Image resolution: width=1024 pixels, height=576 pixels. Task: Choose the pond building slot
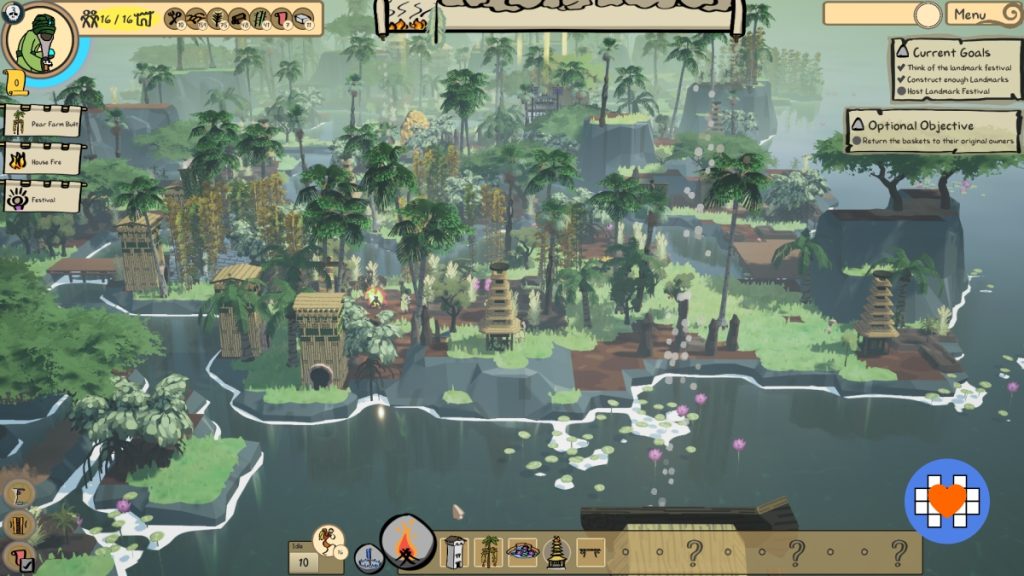click(x=522, y=551)
